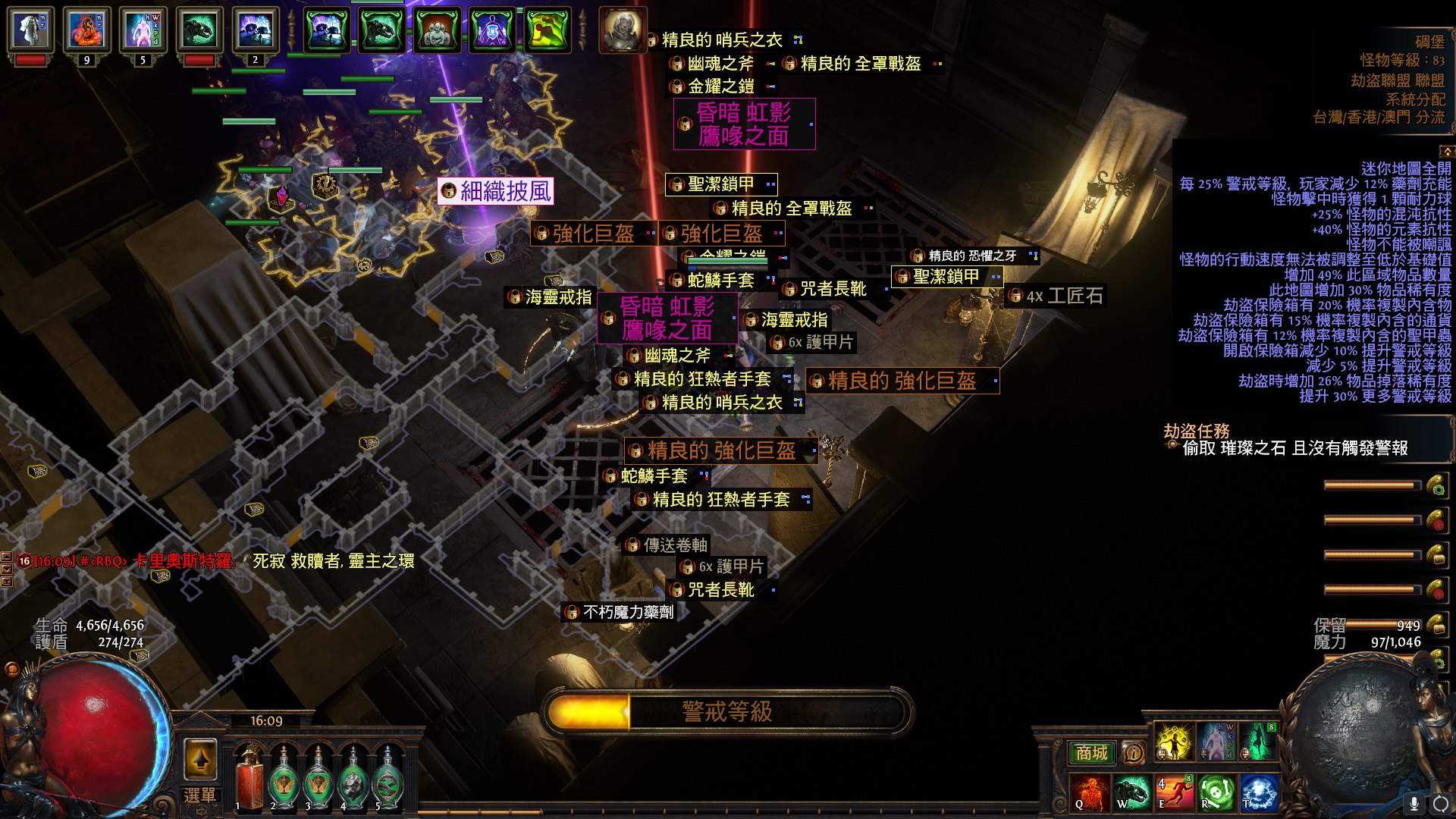Activate the burning figure skill on Q
Screen dimensions: 1456x819
[x=1090, y=792]
